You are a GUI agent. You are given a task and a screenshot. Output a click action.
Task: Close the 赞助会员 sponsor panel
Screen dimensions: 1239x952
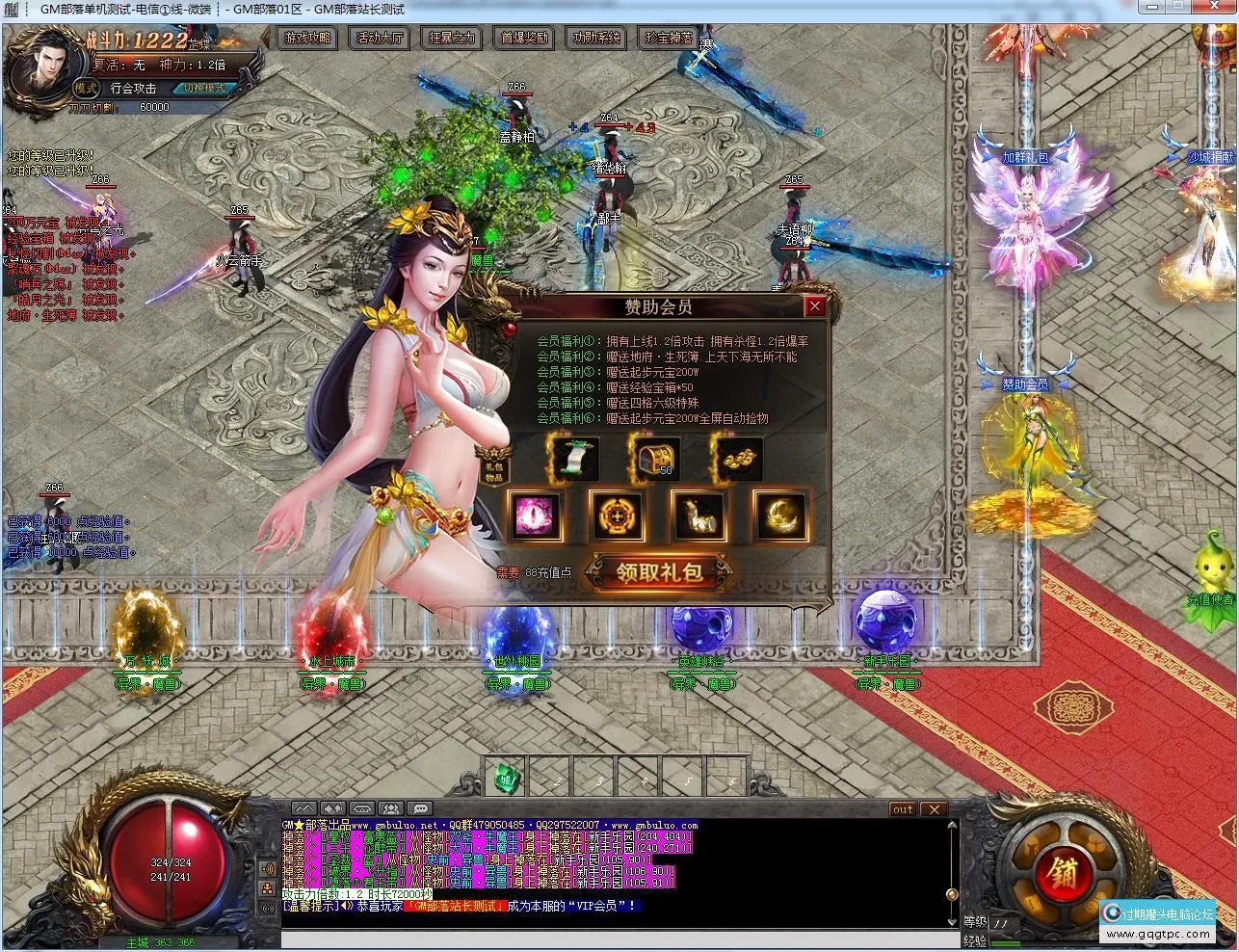coord(815,306)
